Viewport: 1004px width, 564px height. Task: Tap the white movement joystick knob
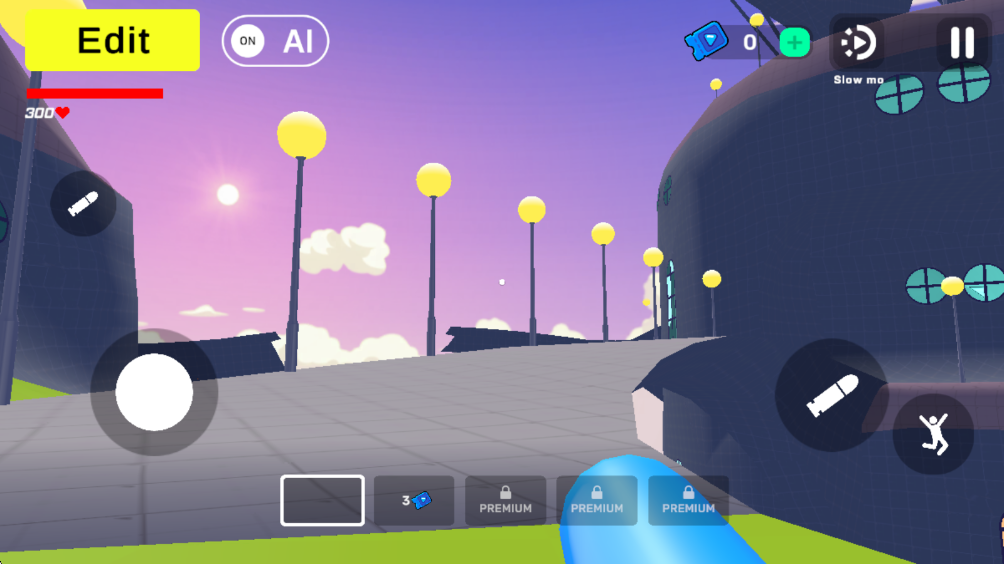point(154,392)
